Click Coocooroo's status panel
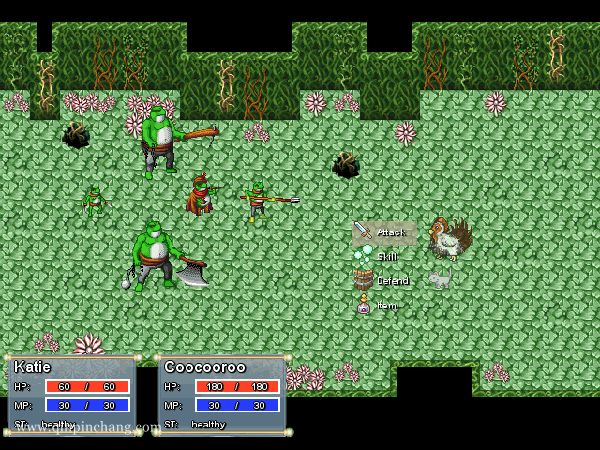 [x=222, y=394]
